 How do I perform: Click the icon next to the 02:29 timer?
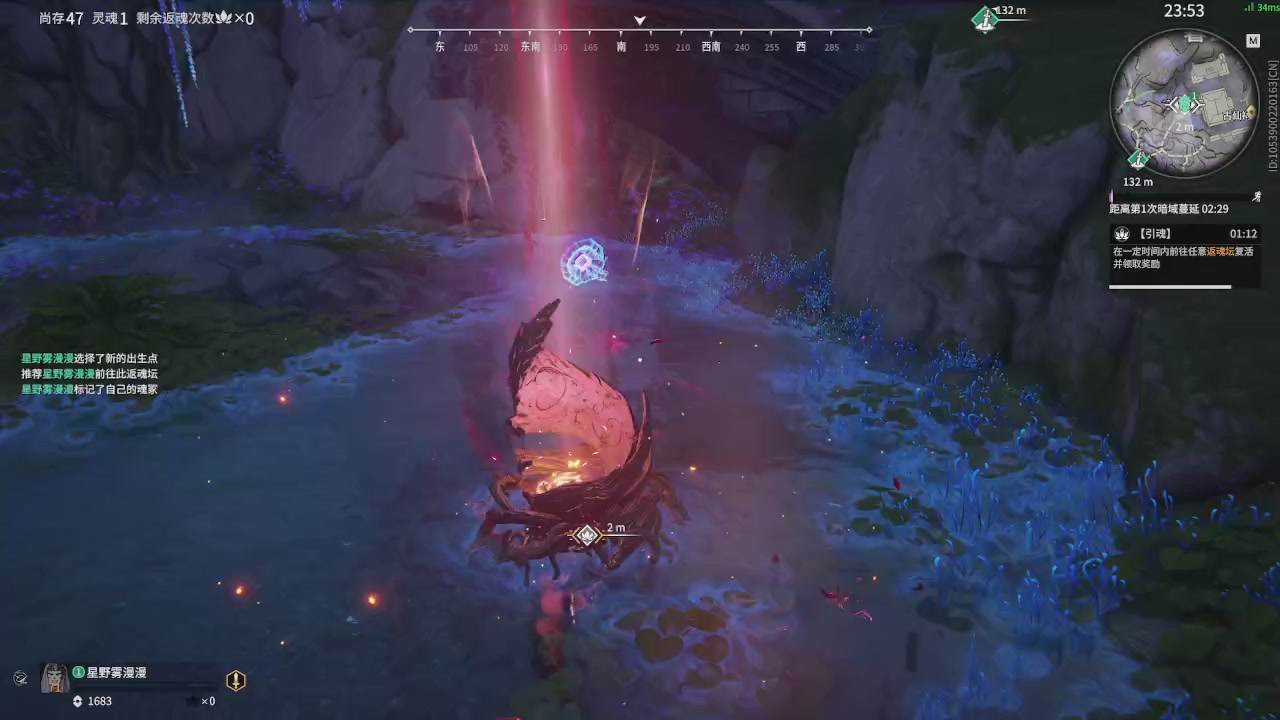(1257, 197)
